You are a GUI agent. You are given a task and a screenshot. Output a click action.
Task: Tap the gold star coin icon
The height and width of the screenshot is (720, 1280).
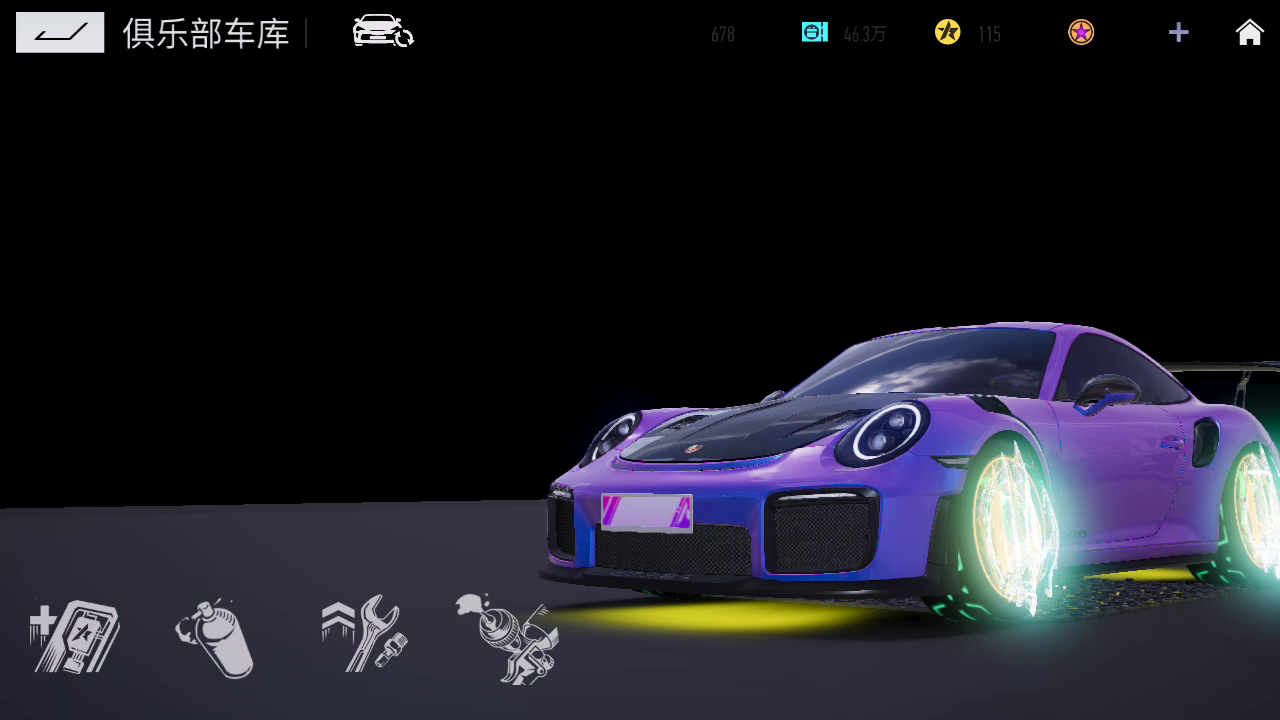947,32
